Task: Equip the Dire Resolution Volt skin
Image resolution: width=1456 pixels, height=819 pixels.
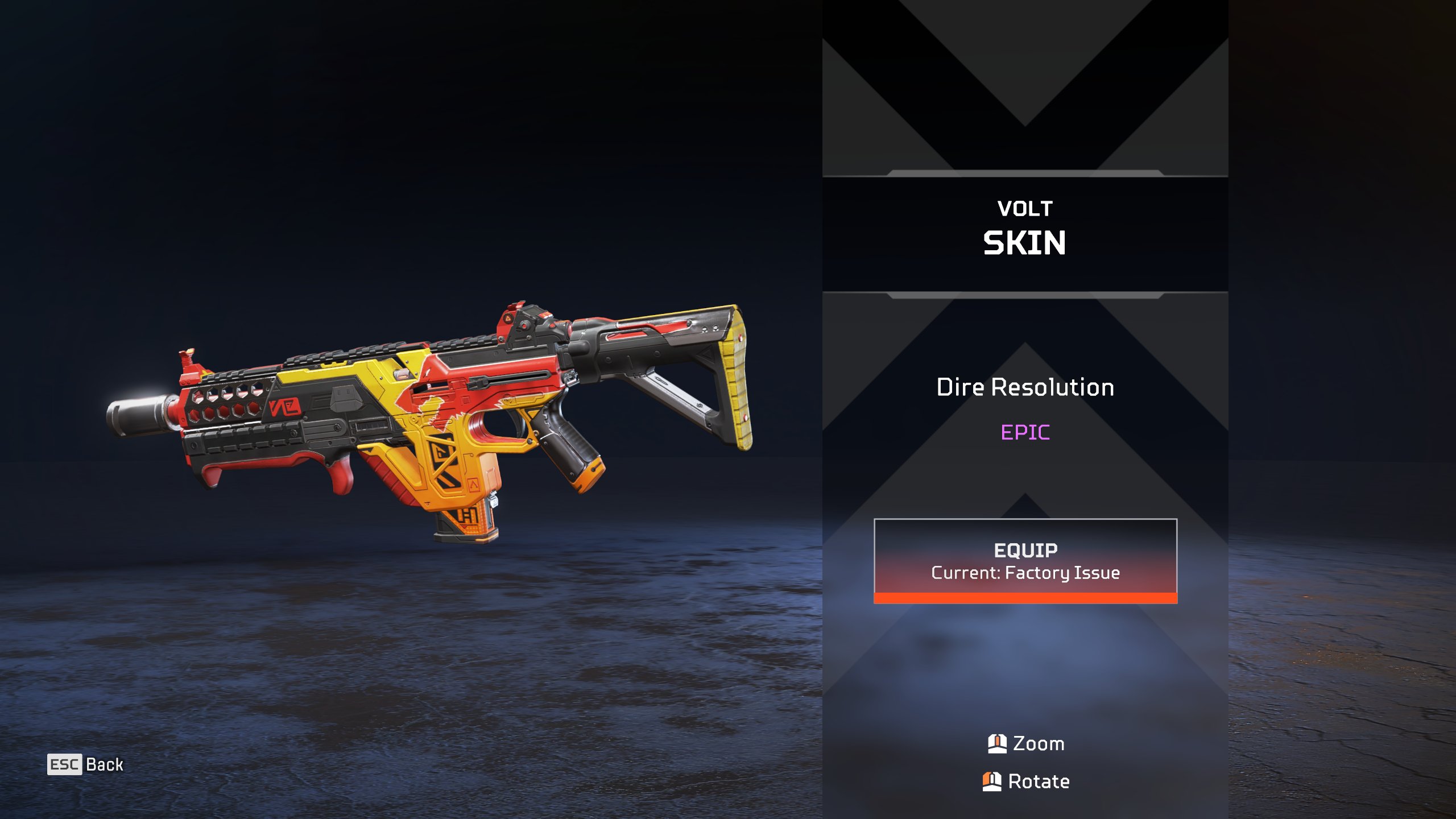Action: point(1025,560)
